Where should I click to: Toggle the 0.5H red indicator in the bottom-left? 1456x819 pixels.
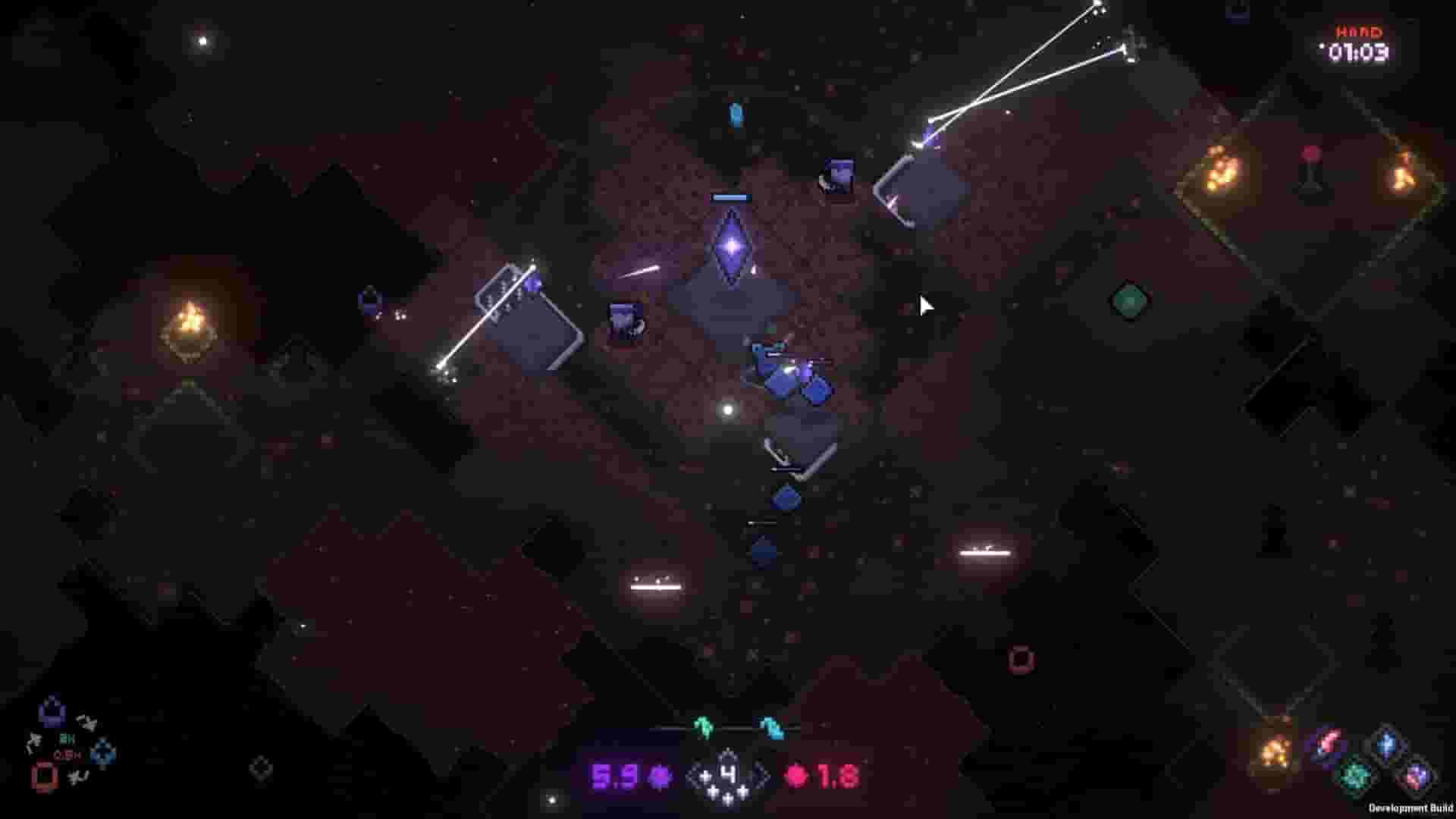[x=65, y=756]
